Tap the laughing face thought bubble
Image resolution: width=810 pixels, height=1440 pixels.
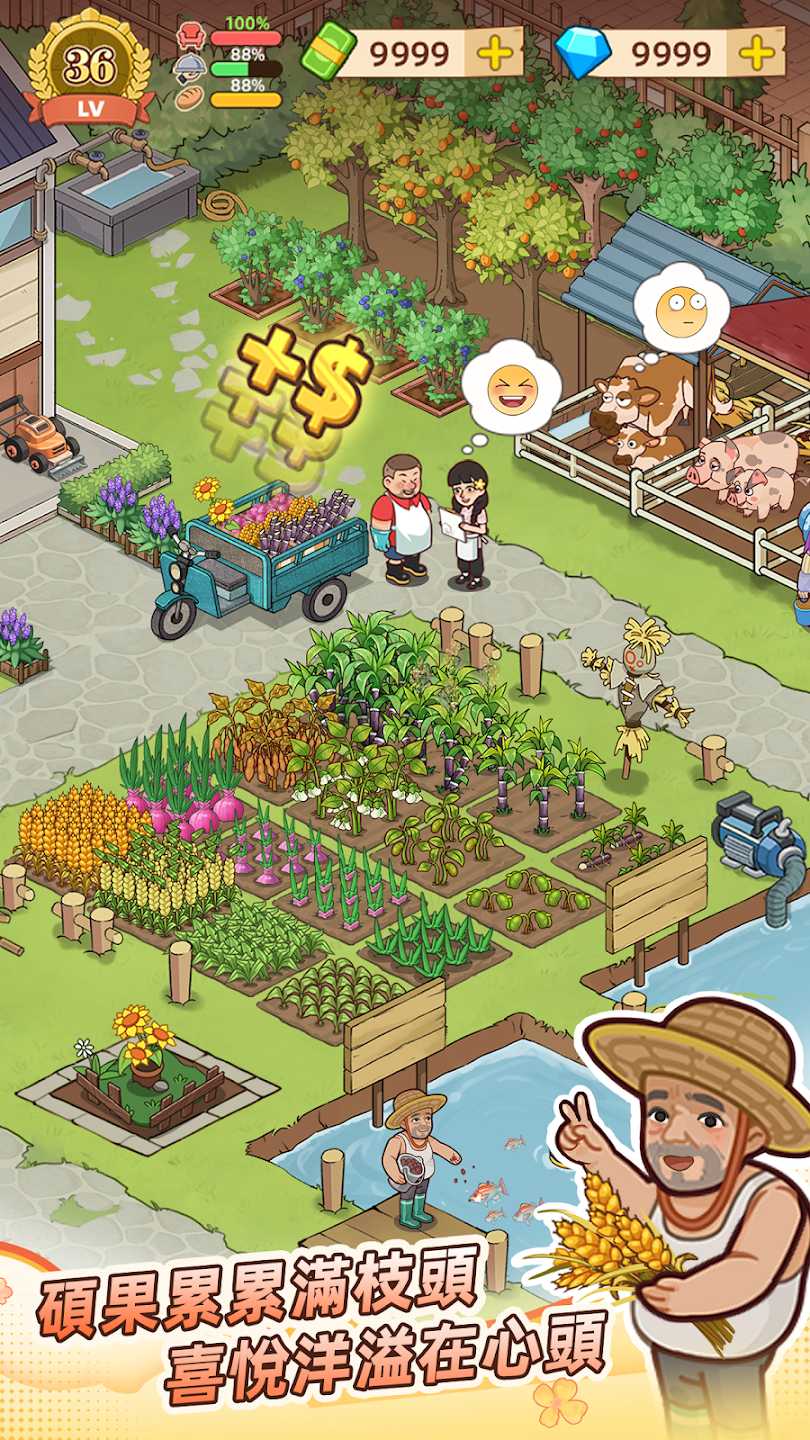511,388
